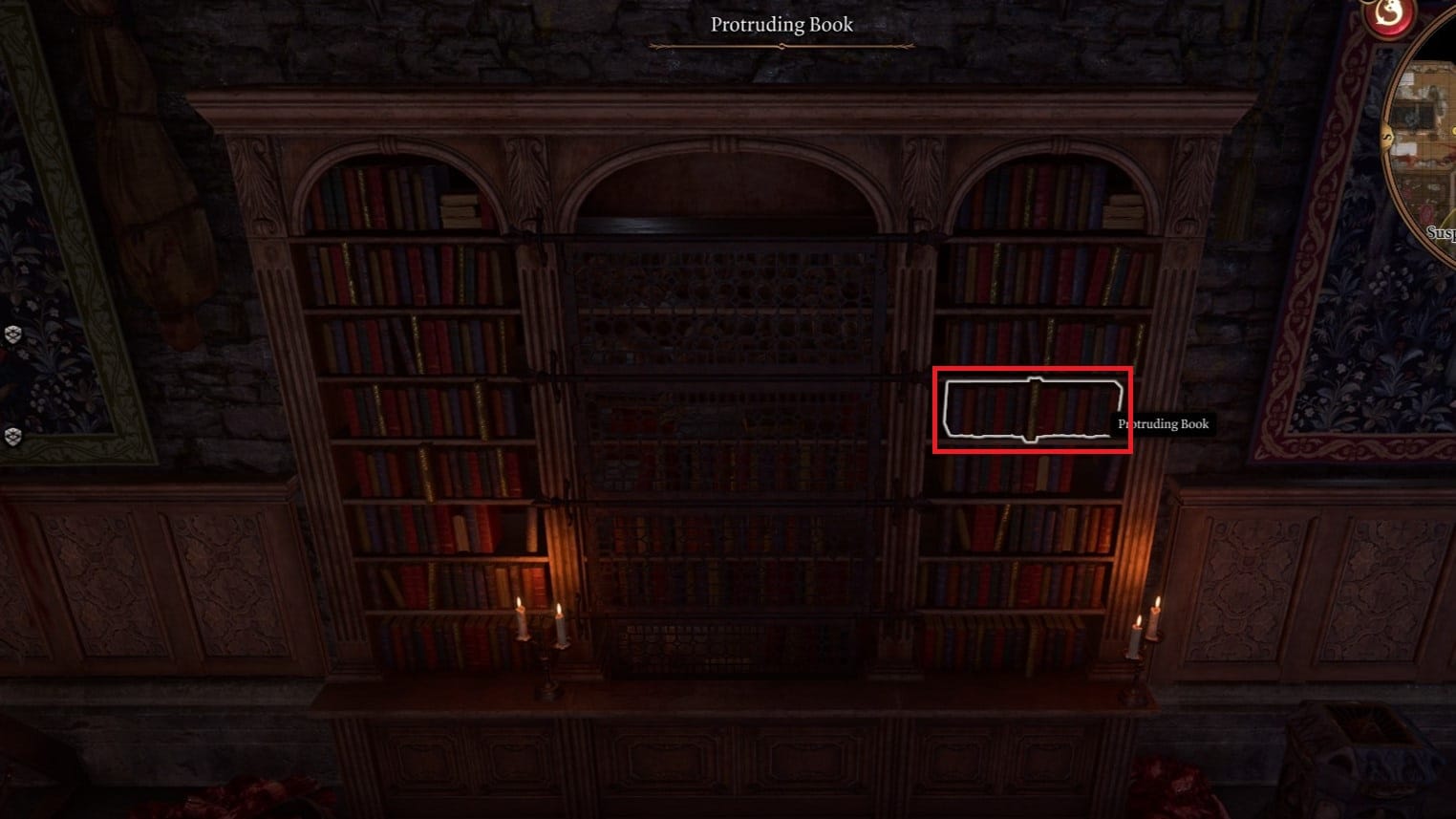
Task: Click the upper eye-shield marker on the left edge
Action: [x=13, y=334]
